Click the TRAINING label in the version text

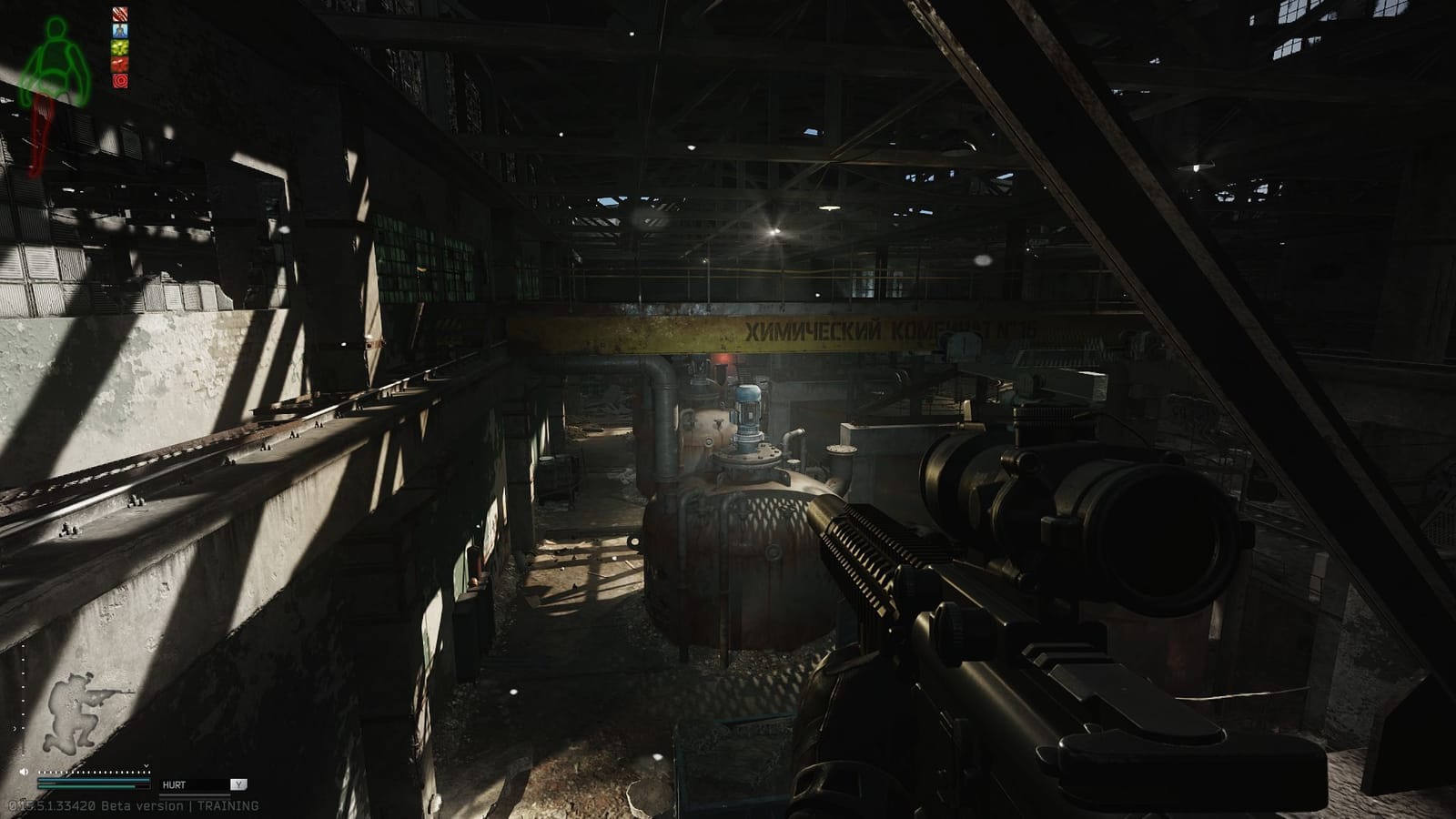(227, 804)
